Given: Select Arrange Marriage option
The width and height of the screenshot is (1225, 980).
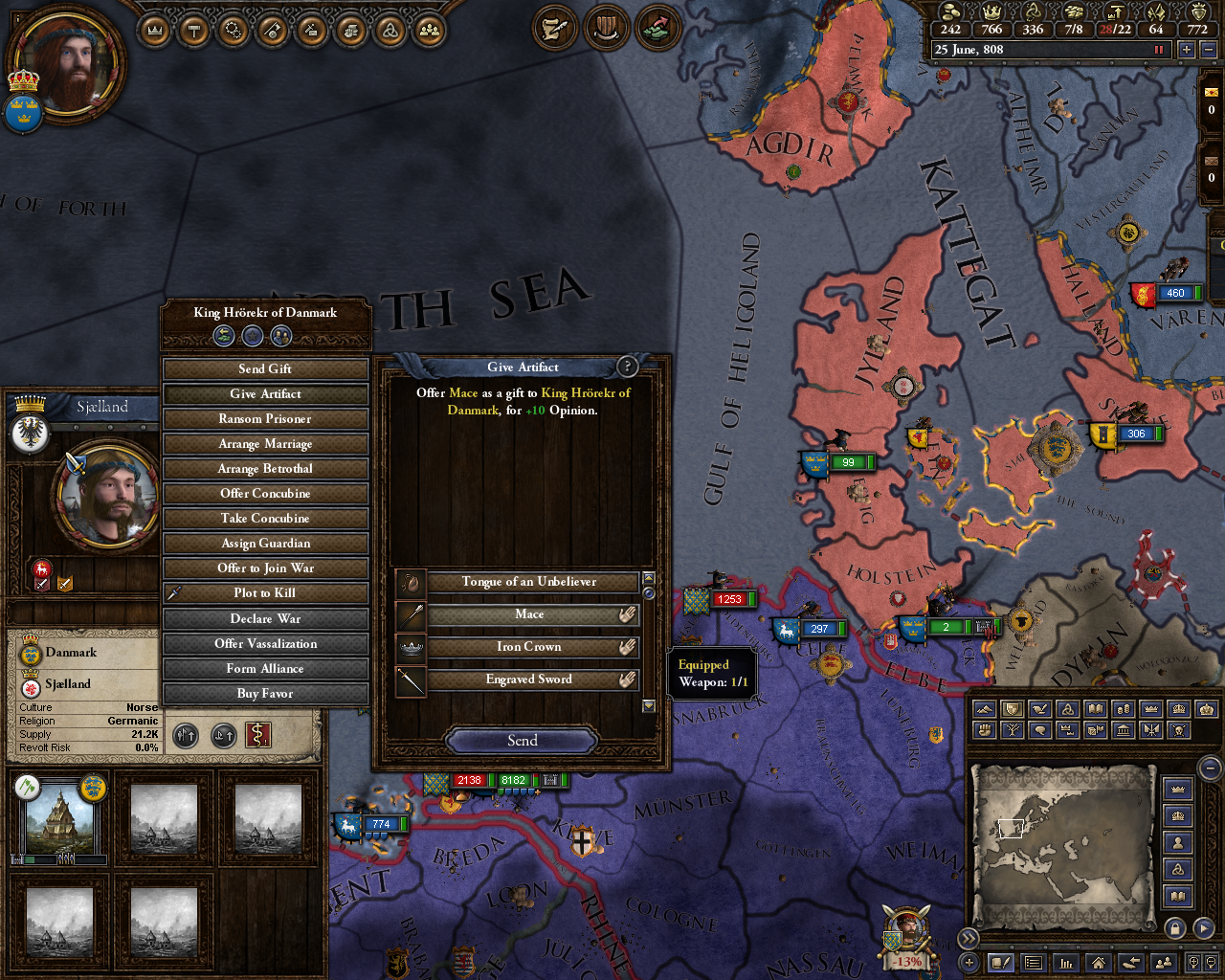Looking at the screenshot, I should 265,444.
